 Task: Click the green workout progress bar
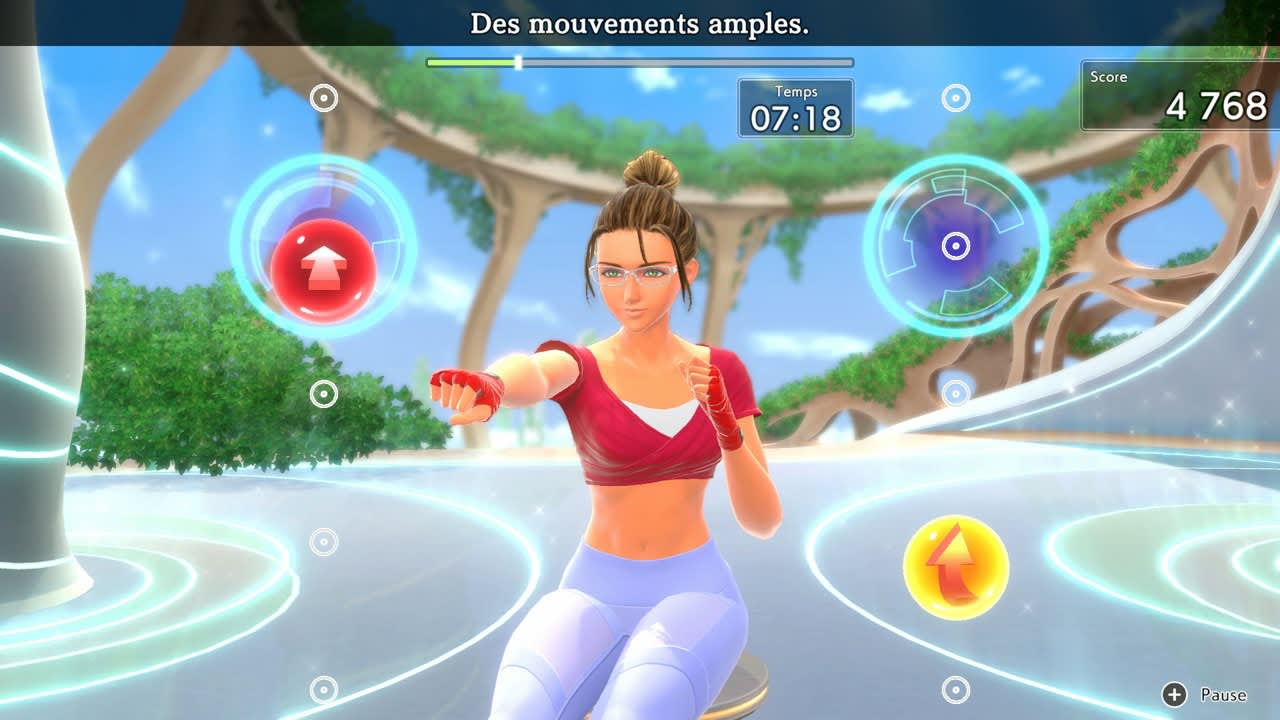coord(470,62)
